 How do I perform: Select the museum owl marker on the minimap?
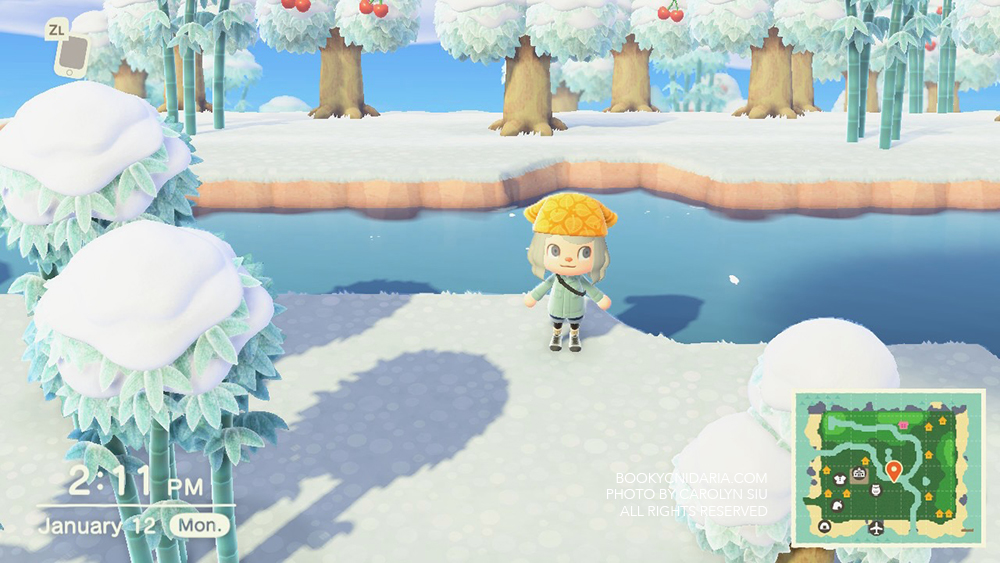876,490
